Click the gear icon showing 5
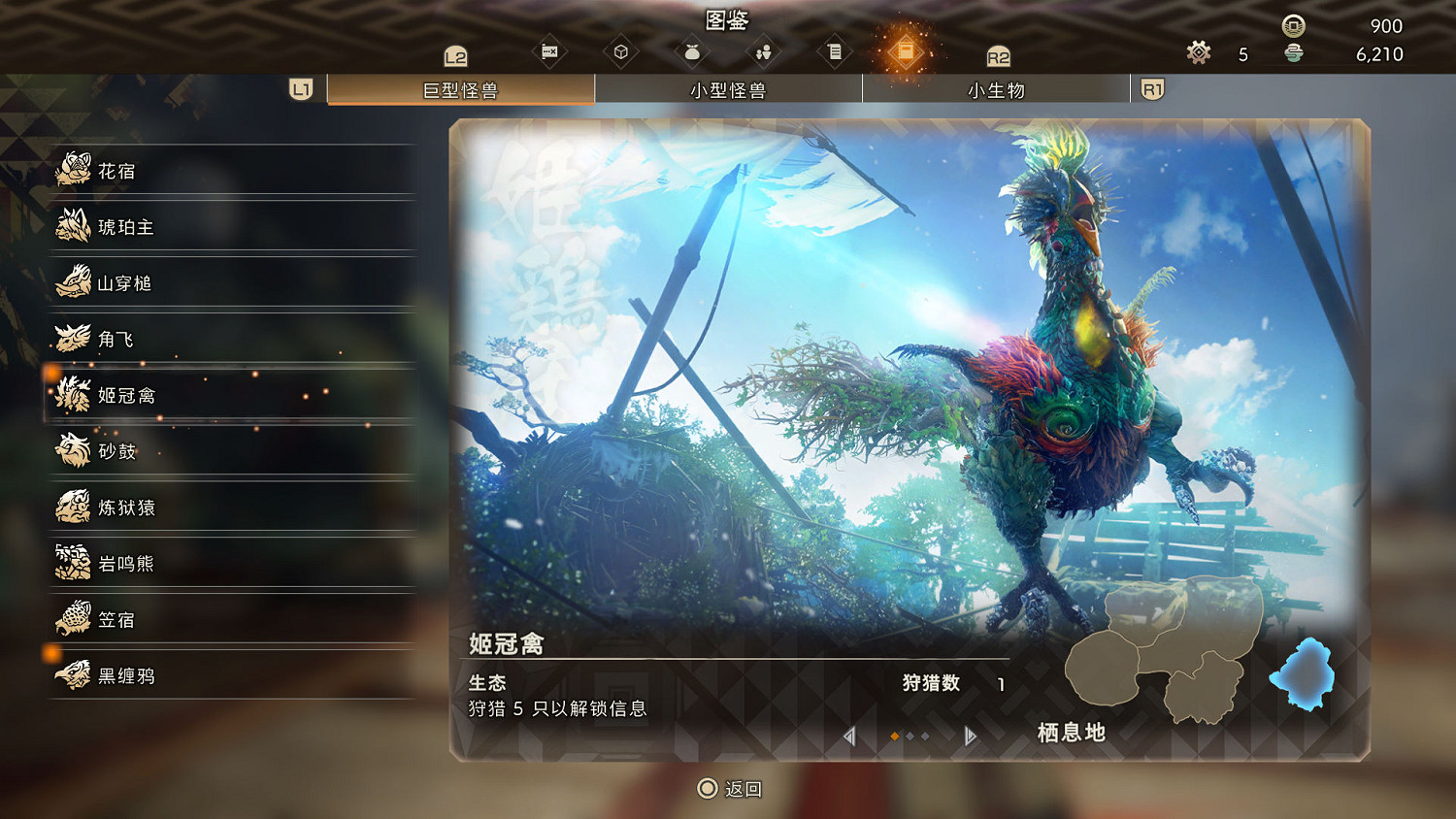Screen dimensions: 1456x819 (x=1198, y=53)
